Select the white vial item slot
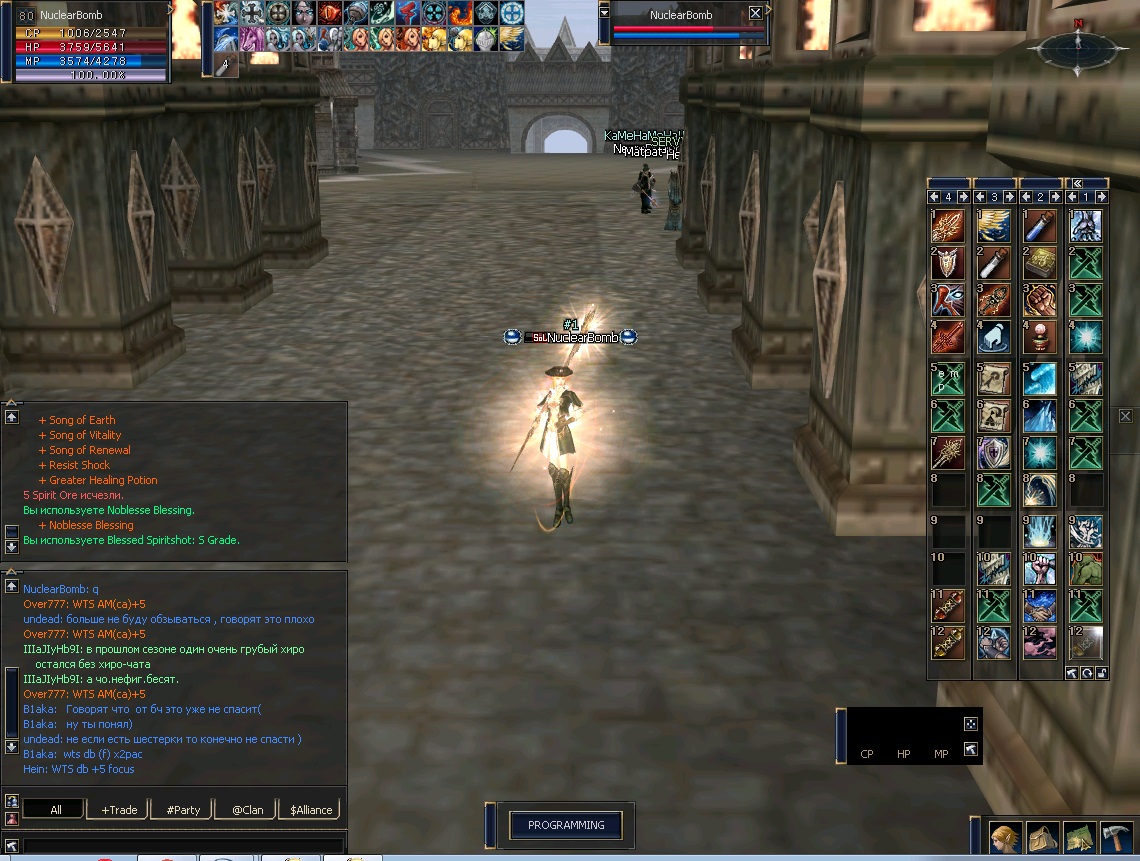Viewport: 1140px width, 861px height. coord(994,263)
